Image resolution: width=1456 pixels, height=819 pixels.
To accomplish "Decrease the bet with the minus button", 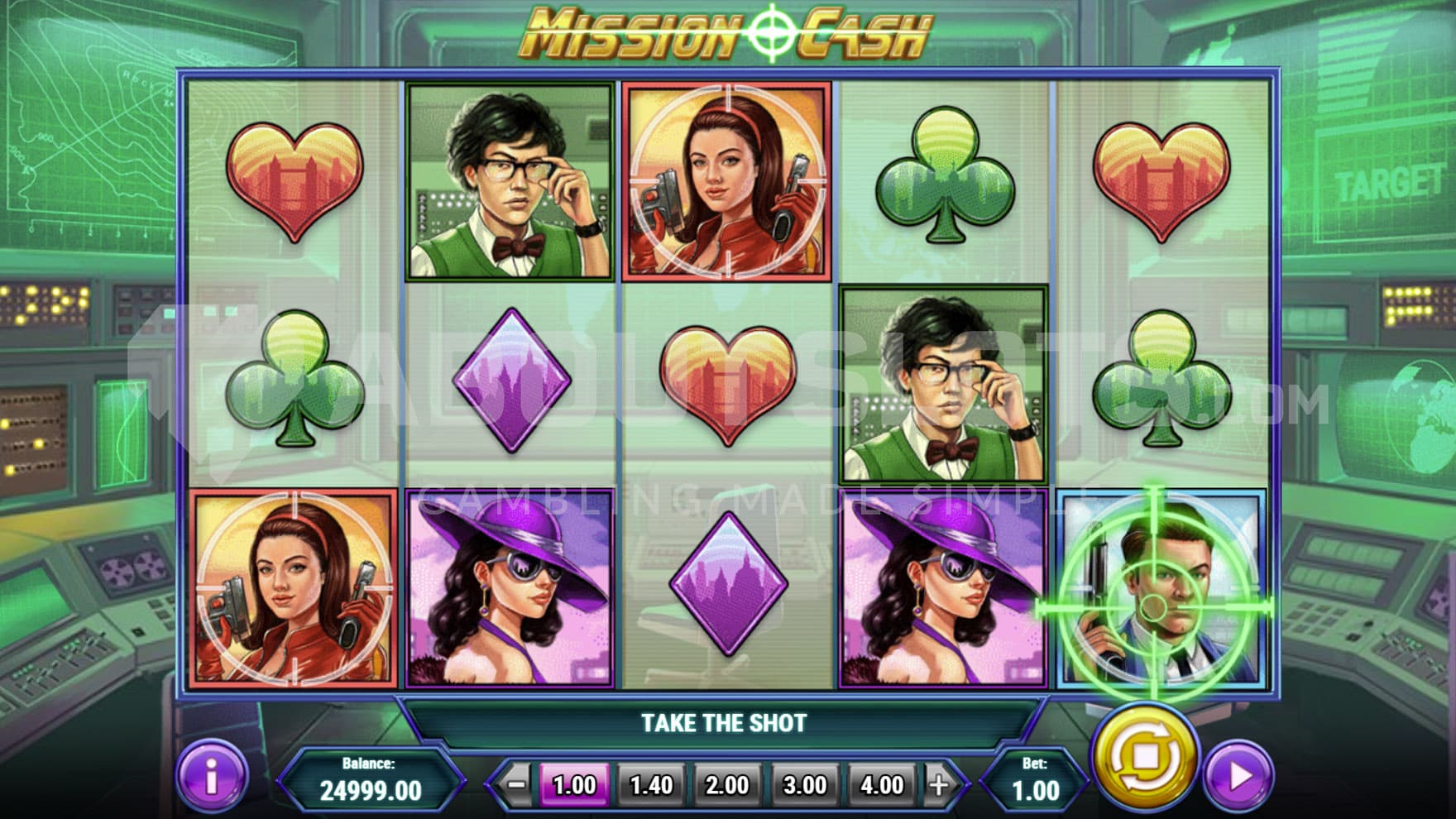I will (x=516, y=784).
